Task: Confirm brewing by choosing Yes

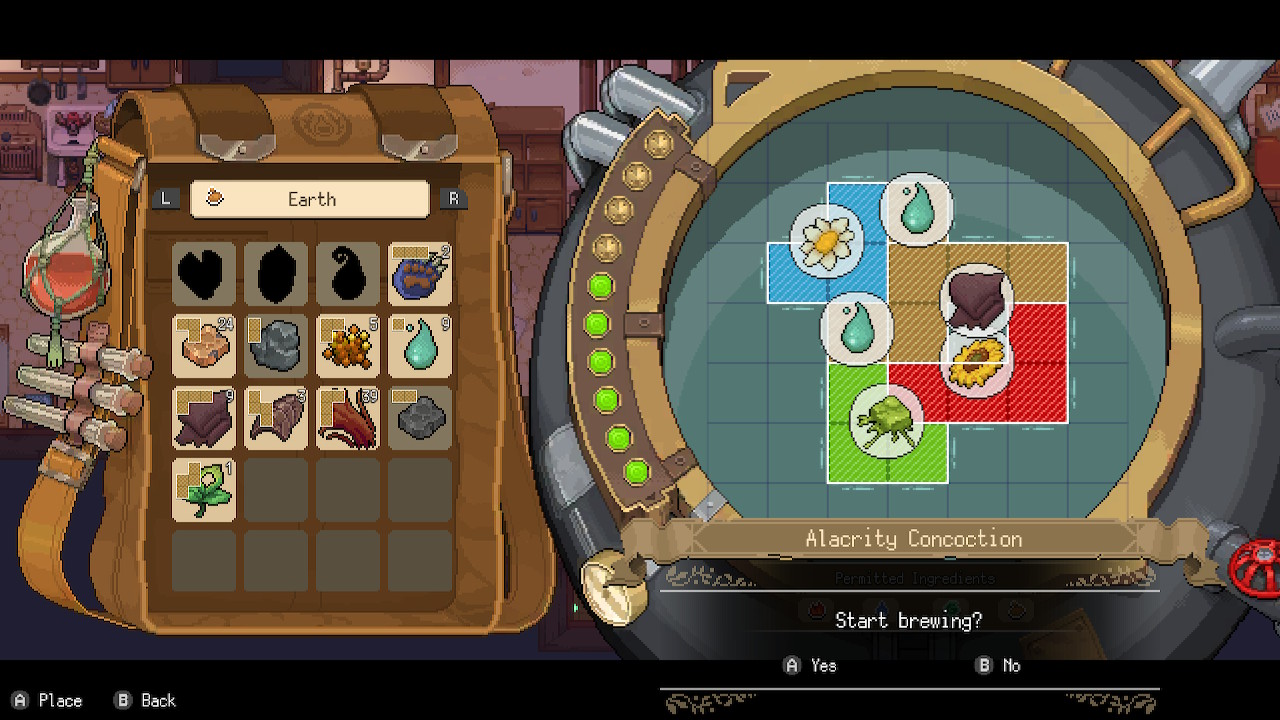Action: (x=811, y=665)
